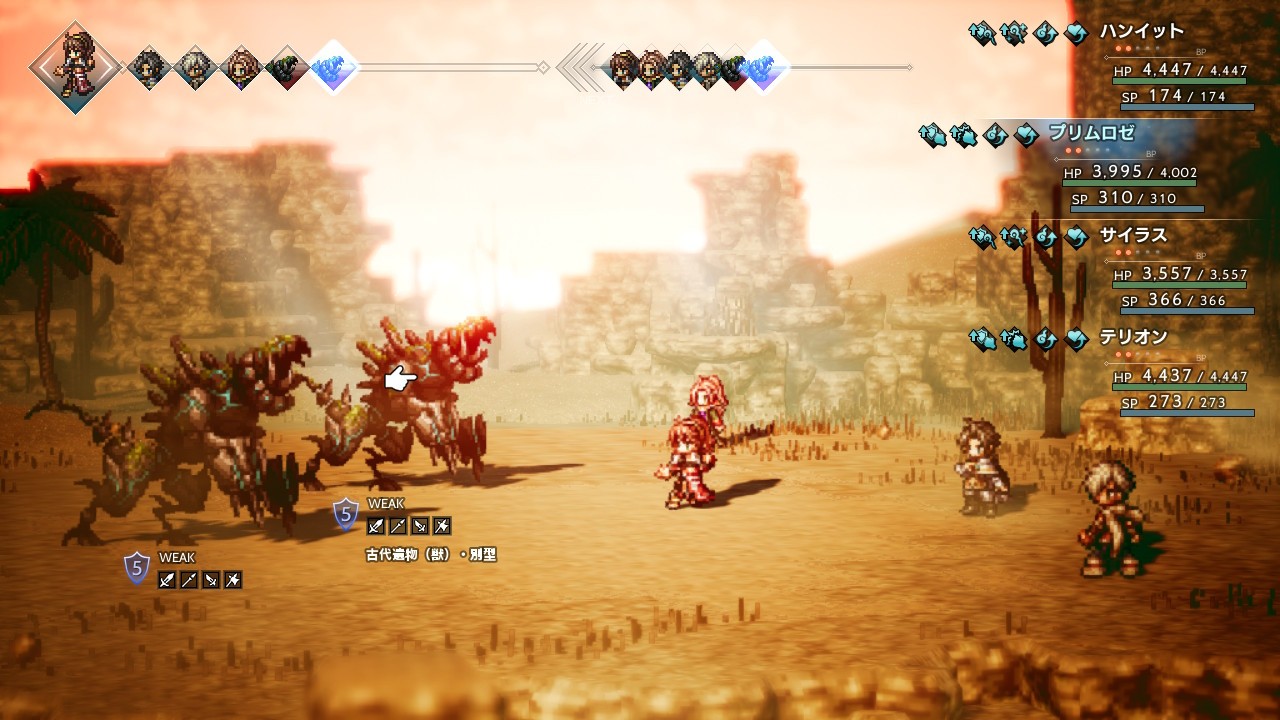Inspect sword weakness icon above 古代遺物（獣）・別型 label
Screen dimensions: 1280x720
pyautogui.click(x=376, y=526)
